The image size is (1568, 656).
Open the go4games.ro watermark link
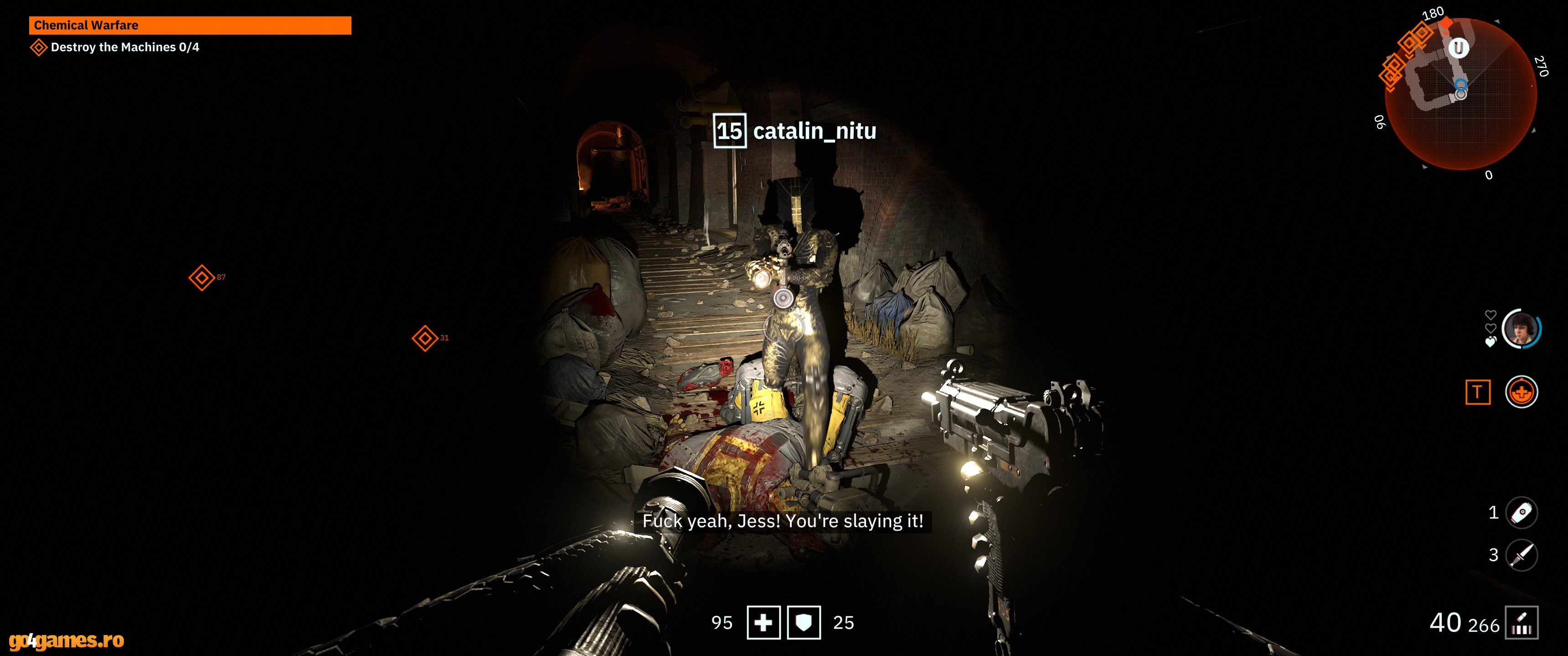[67, 640]
